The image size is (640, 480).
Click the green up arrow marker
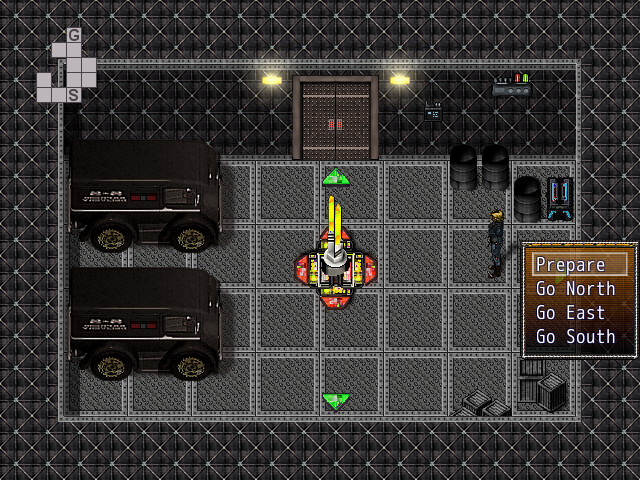(x=336, y=177)
